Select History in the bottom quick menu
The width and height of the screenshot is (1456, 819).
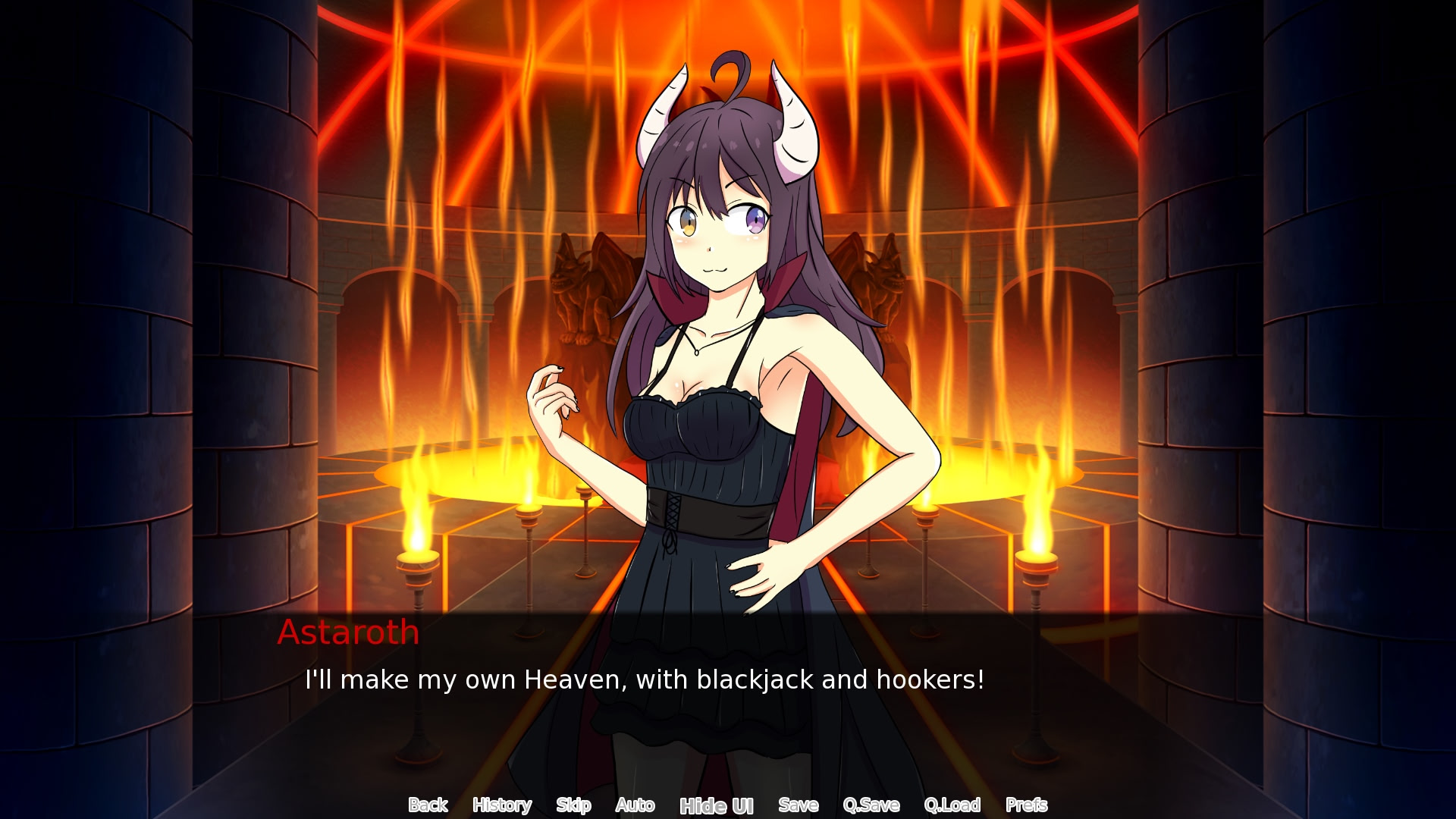[x=501, y=805]
